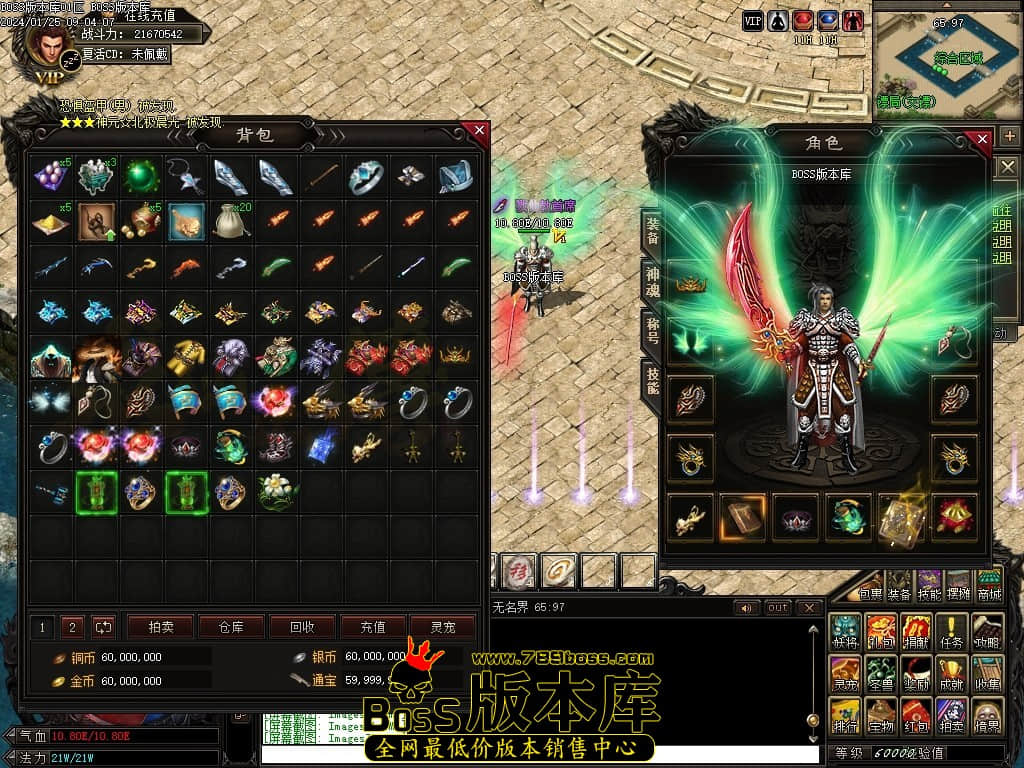
Task: Select the 技能 tab on the character panel
Action: (x=652, y=379)
